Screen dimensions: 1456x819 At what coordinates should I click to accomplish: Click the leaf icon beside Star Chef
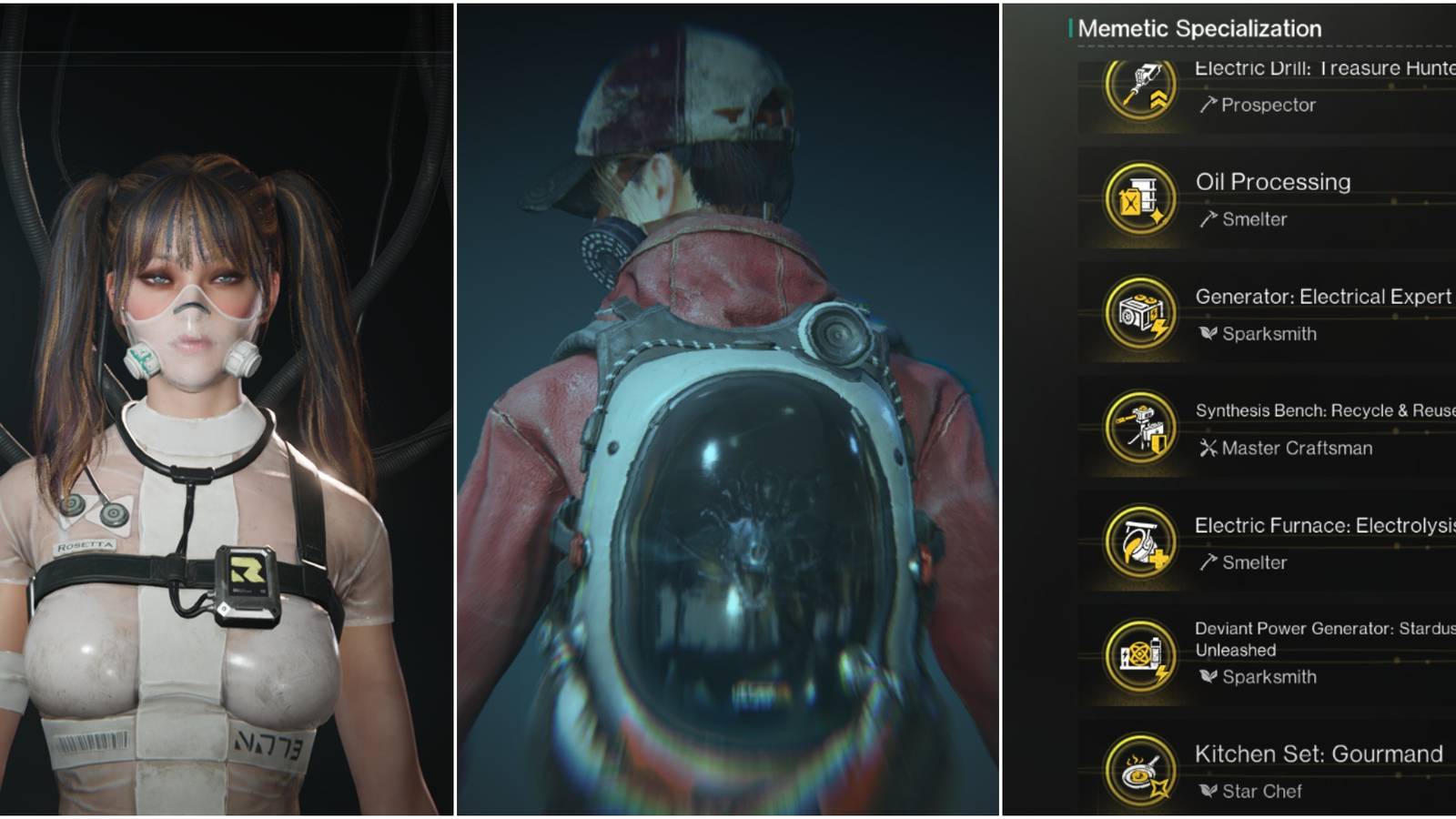pos(1208,790)
